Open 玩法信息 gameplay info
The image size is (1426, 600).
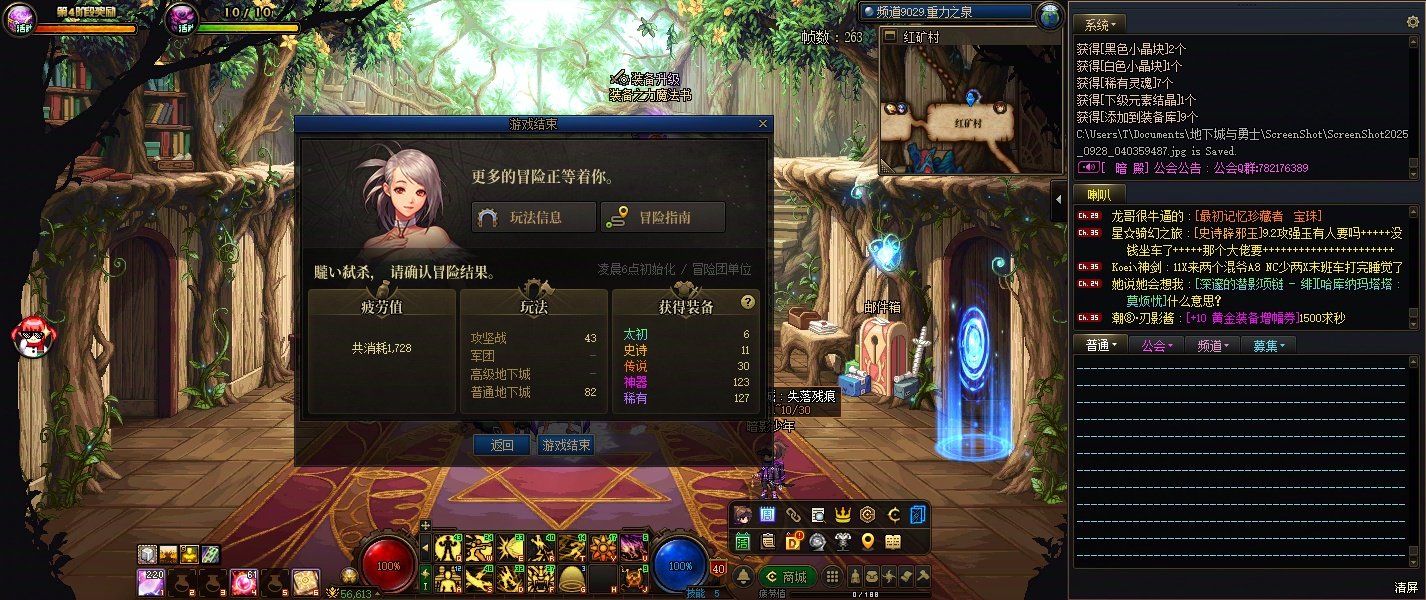[534, 217]
